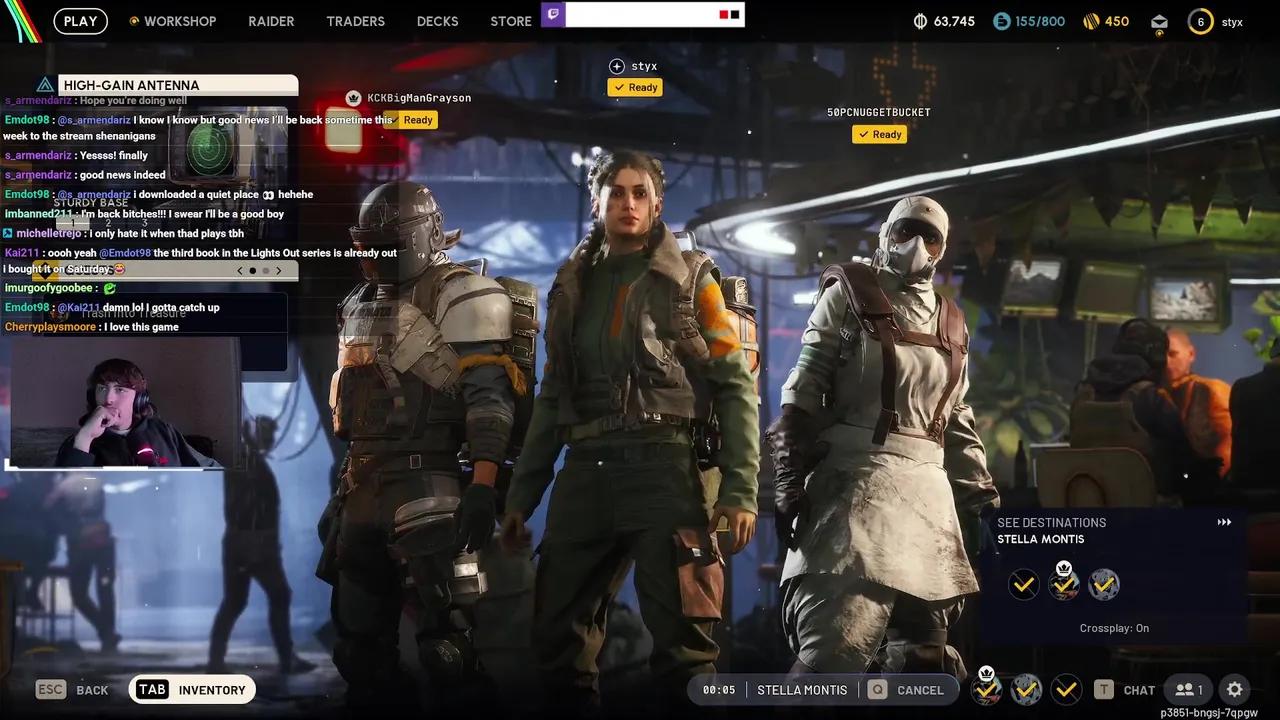Open the TRADERS menu
The image size is (1280, 720).
(x=355, y=20)
